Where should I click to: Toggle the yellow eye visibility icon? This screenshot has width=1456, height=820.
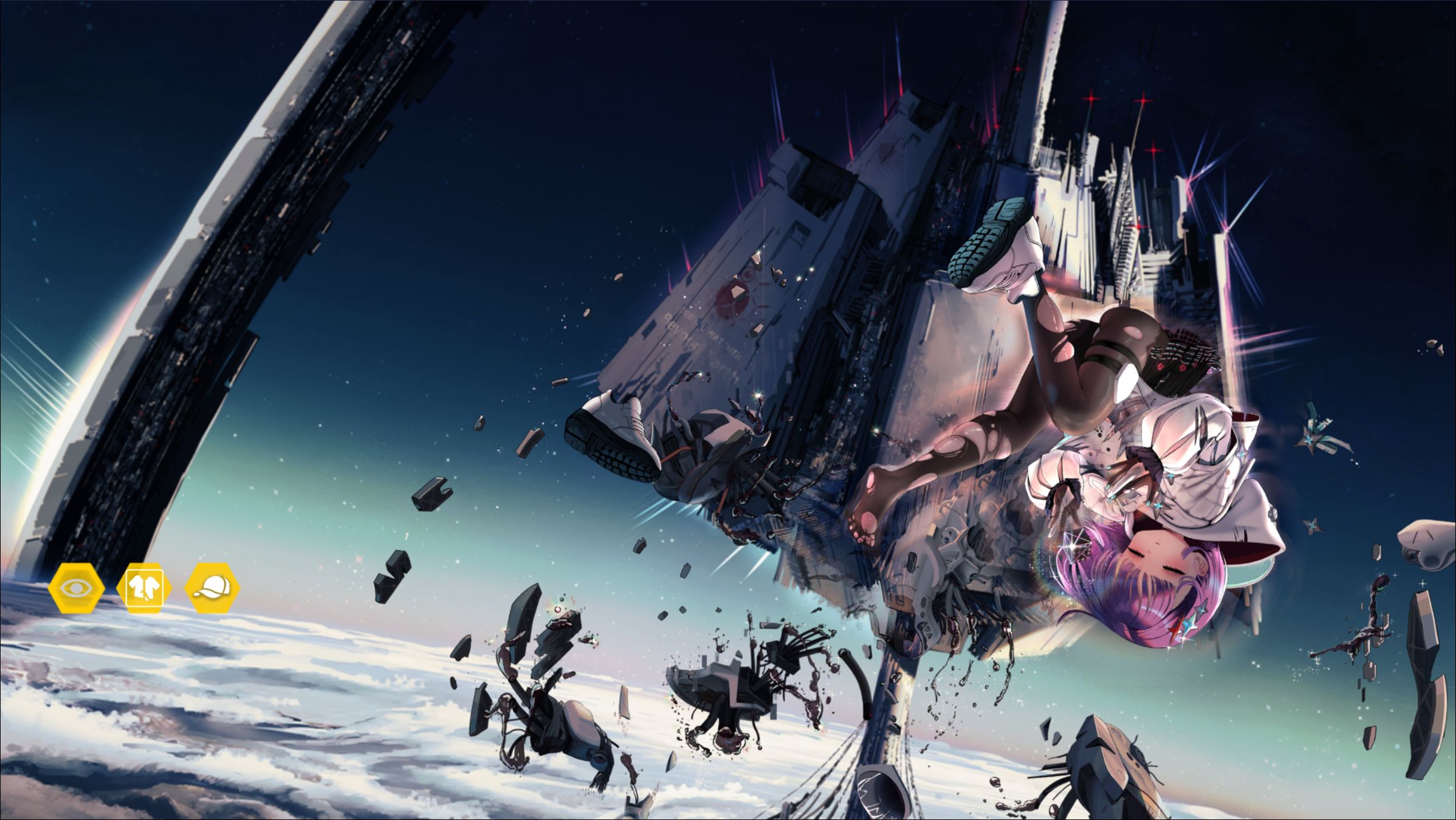coord(77,588)
